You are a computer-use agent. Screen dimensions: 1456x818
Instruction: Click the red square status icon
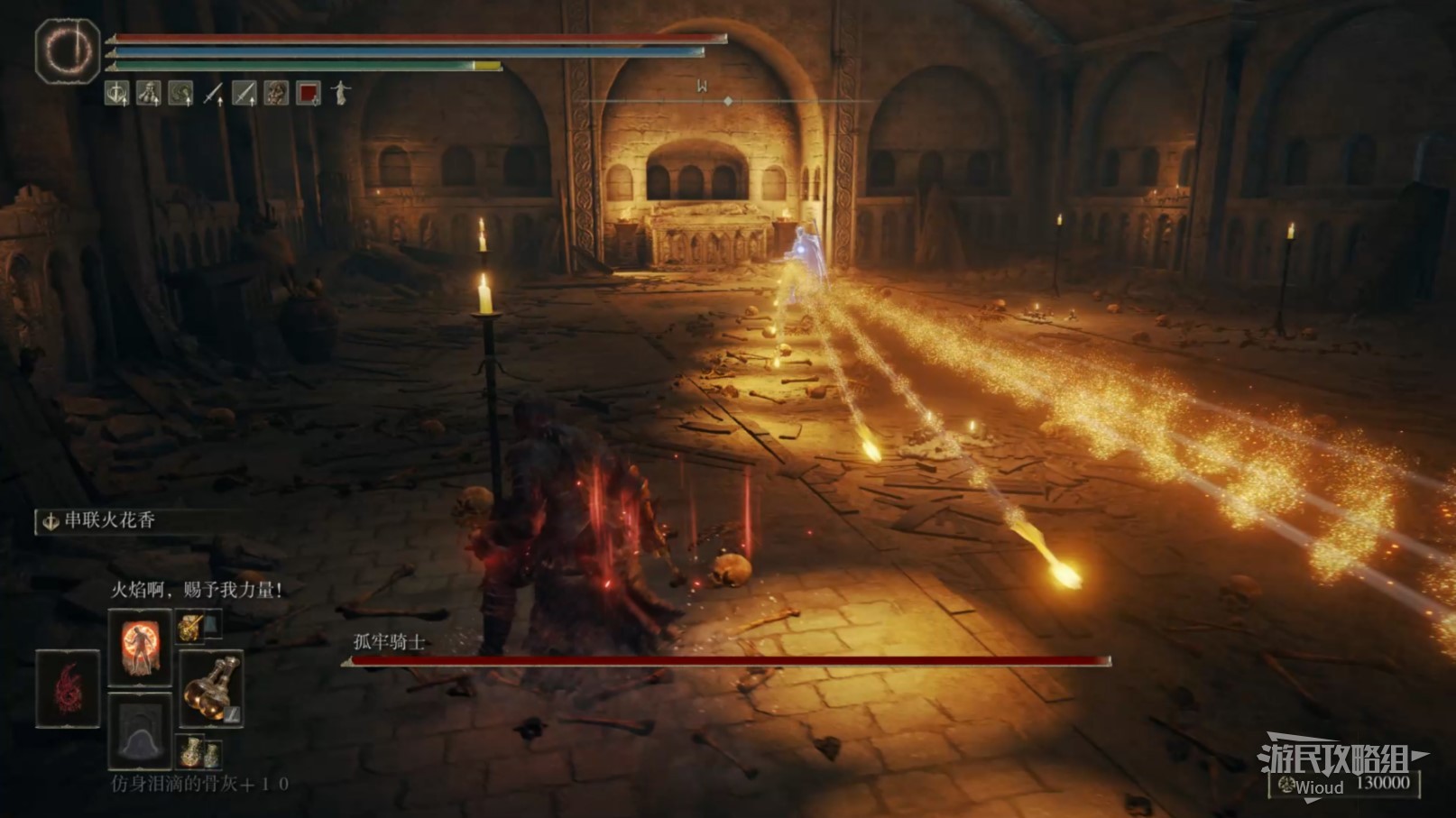coord(309,93)
